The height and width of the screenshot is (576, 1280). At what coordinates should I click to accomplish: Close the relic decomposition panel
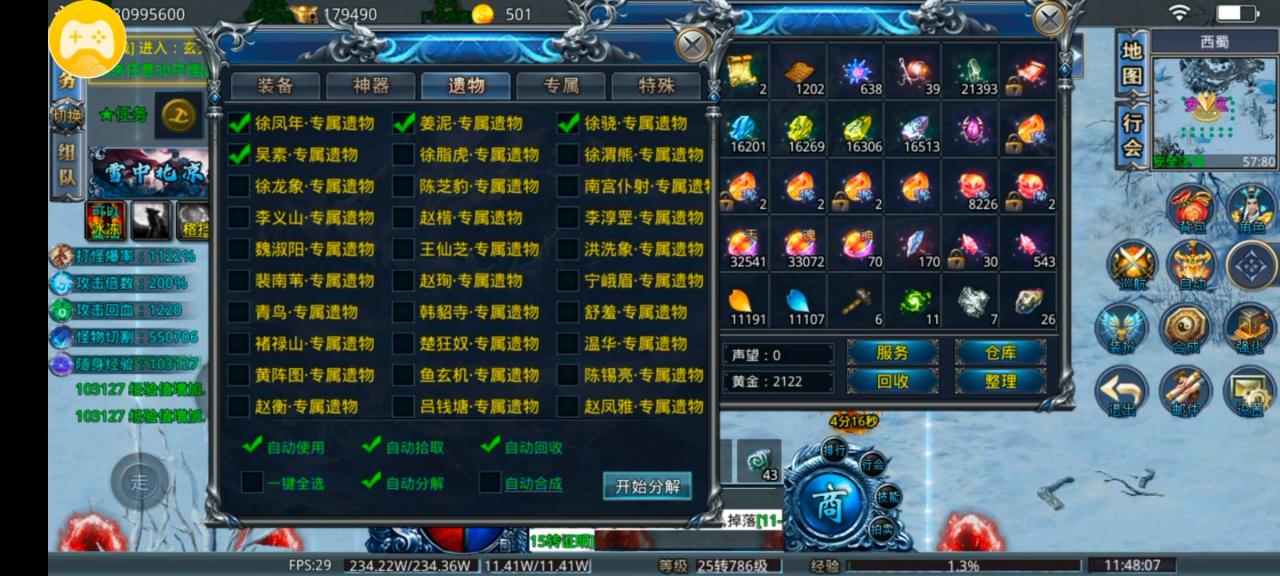tap(692, 44)
